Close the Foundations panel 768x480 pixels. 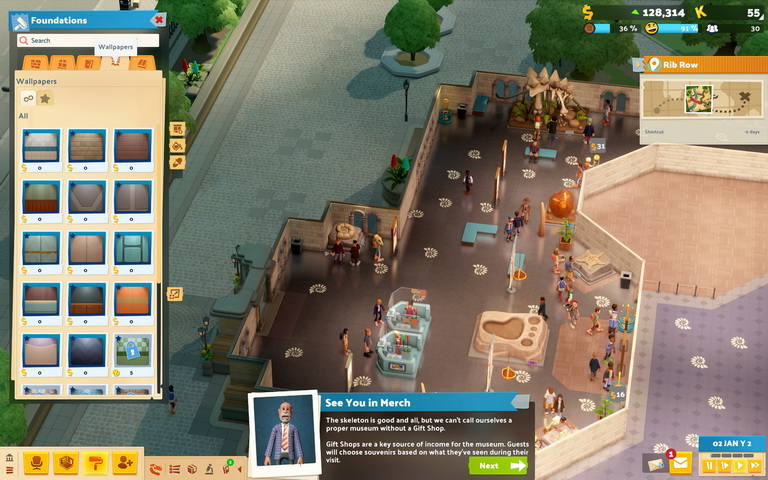[158, 20]
